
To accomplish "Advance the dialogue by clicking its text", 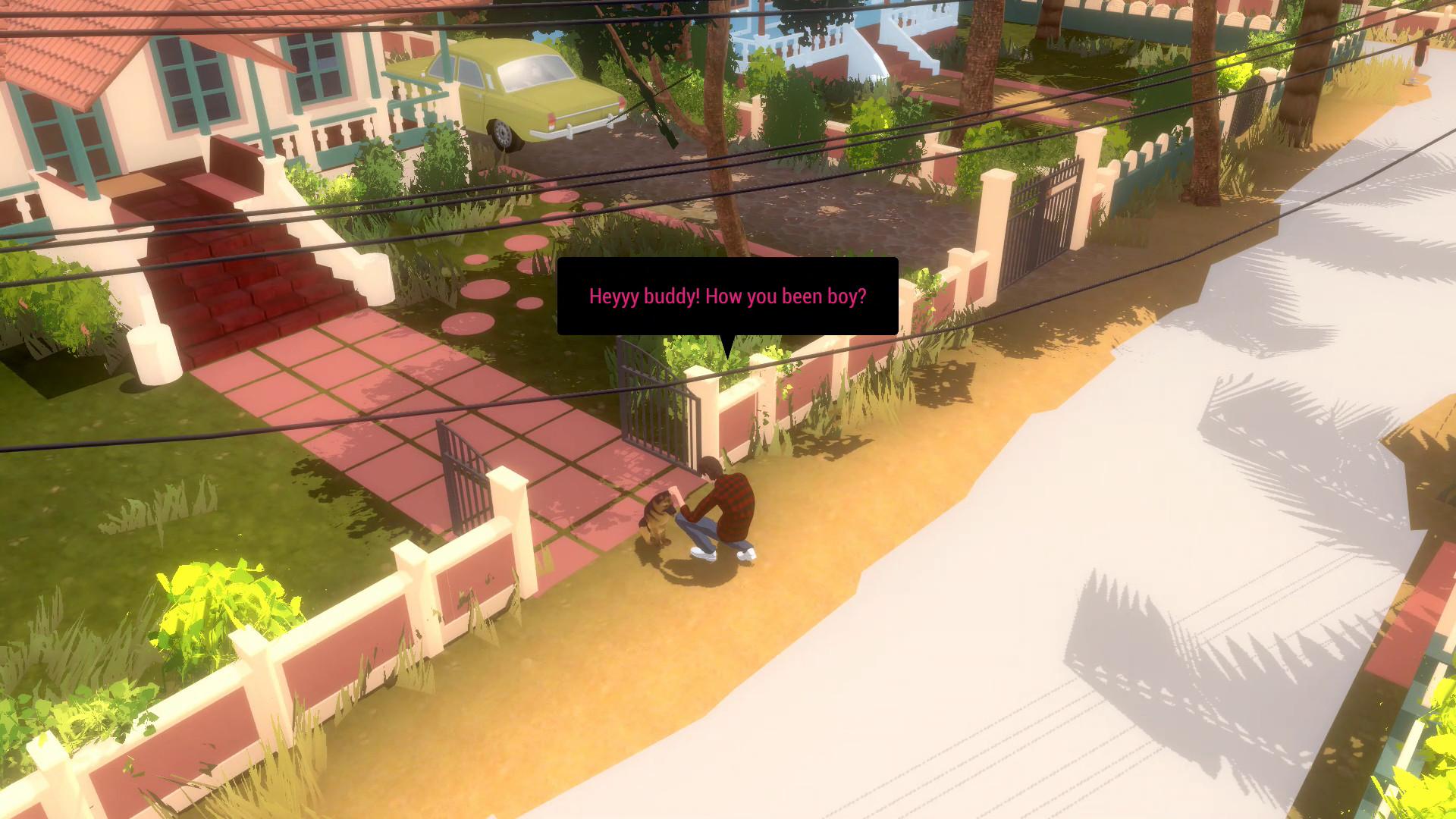I will click(x=726, y=297).
